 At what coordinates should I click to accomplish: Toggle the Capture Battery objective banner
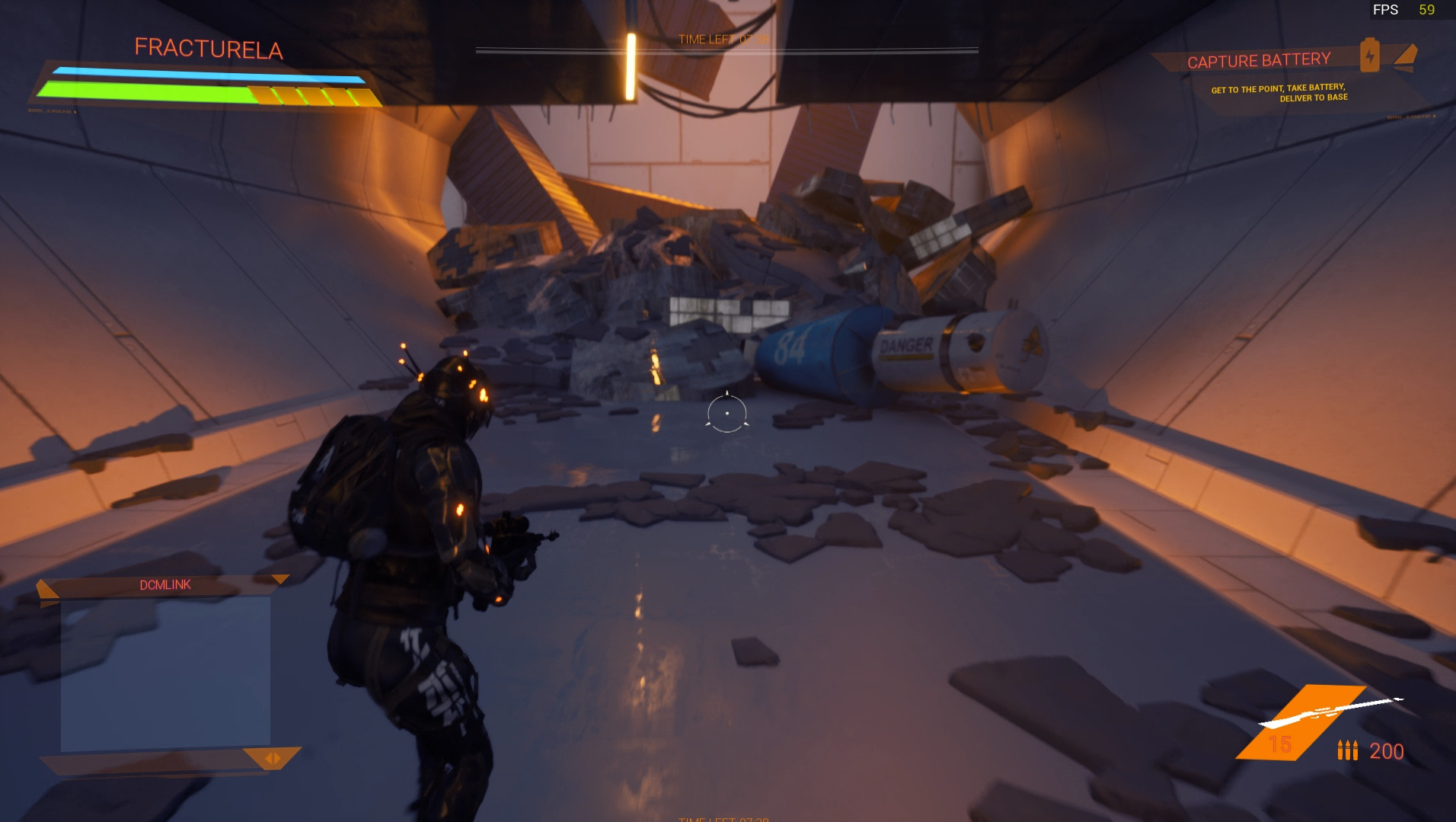1260,60
